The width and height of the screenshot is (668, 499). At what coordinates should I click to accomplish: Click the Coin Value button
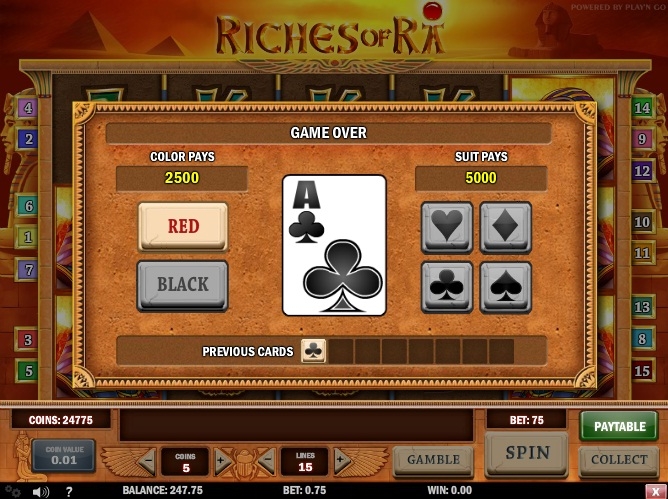point(63,456)
